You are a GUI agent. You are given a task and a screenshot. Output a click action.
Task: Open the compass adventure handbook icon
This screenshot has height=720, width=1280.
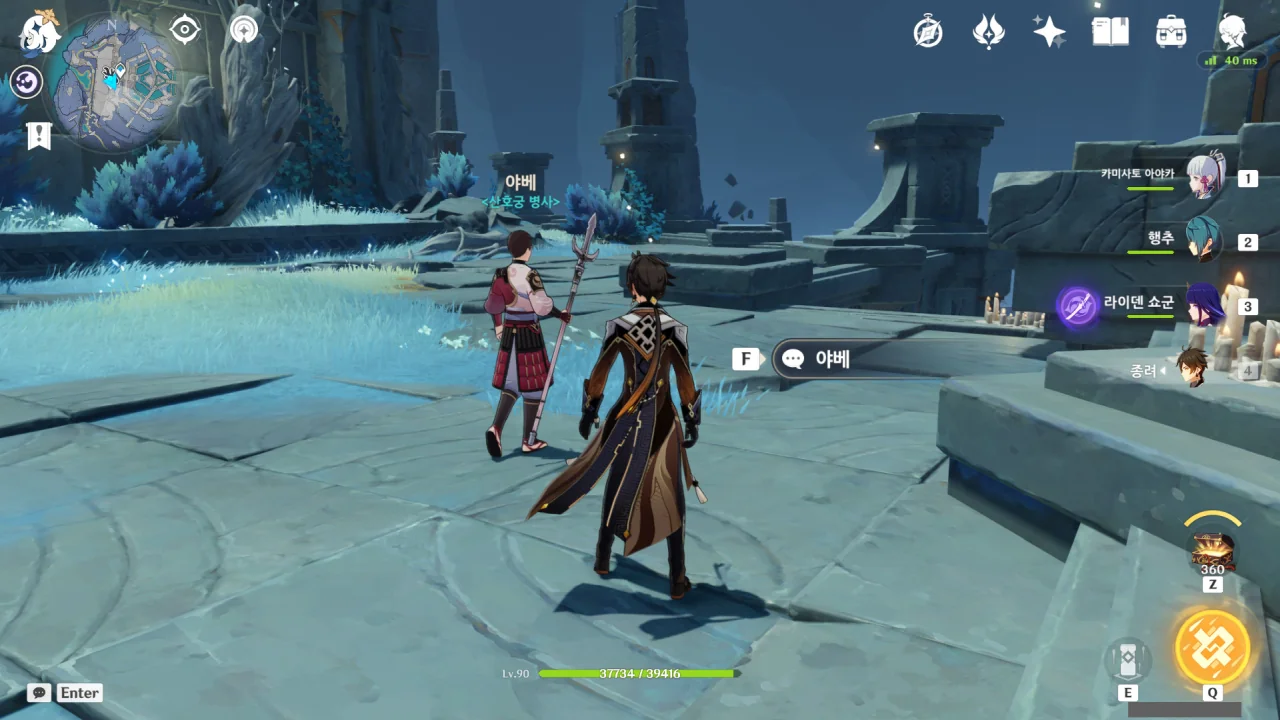tap(928, 32)
